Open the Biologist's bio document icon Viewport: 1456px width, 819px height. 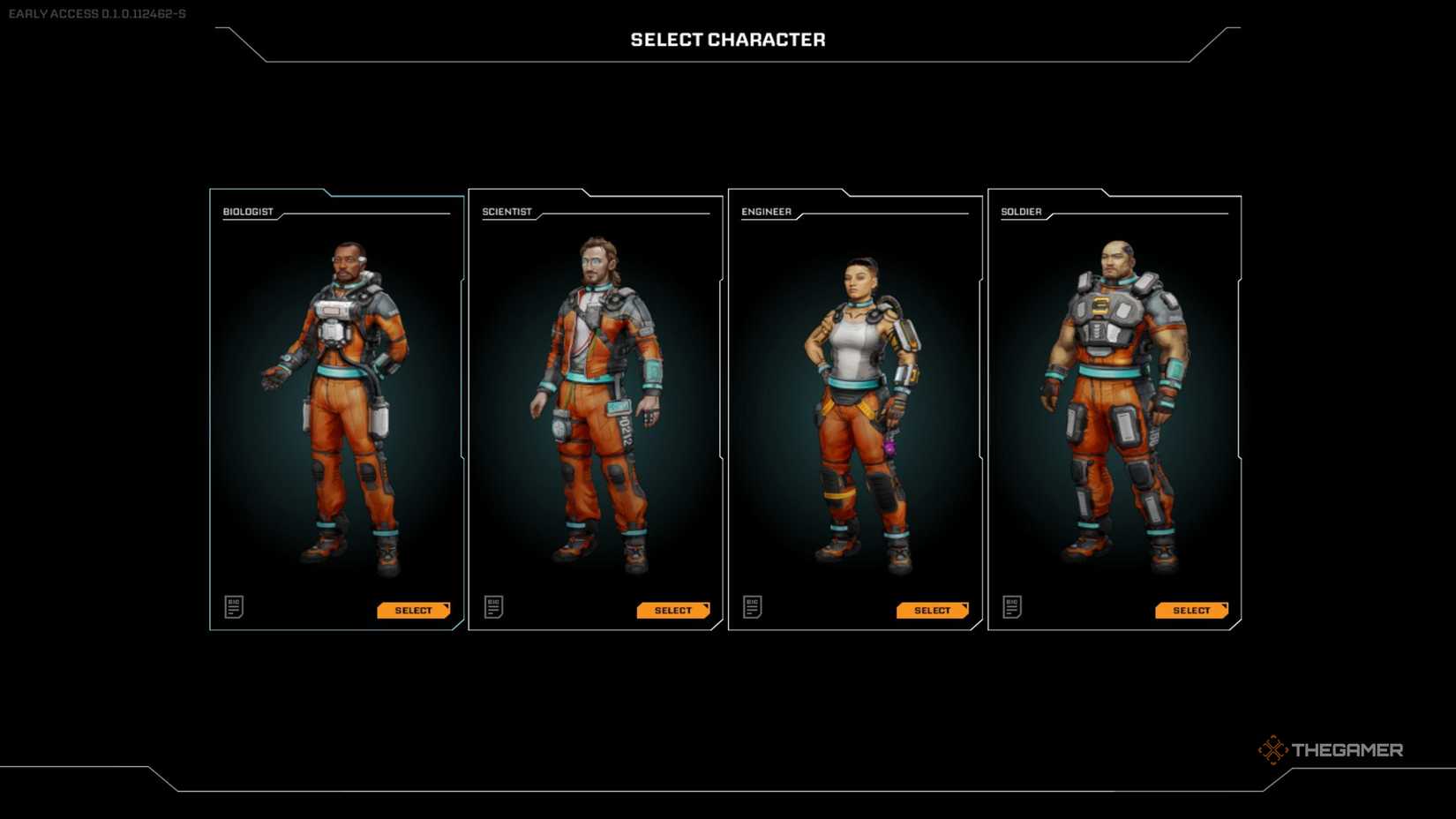click(x=234, y=606)
